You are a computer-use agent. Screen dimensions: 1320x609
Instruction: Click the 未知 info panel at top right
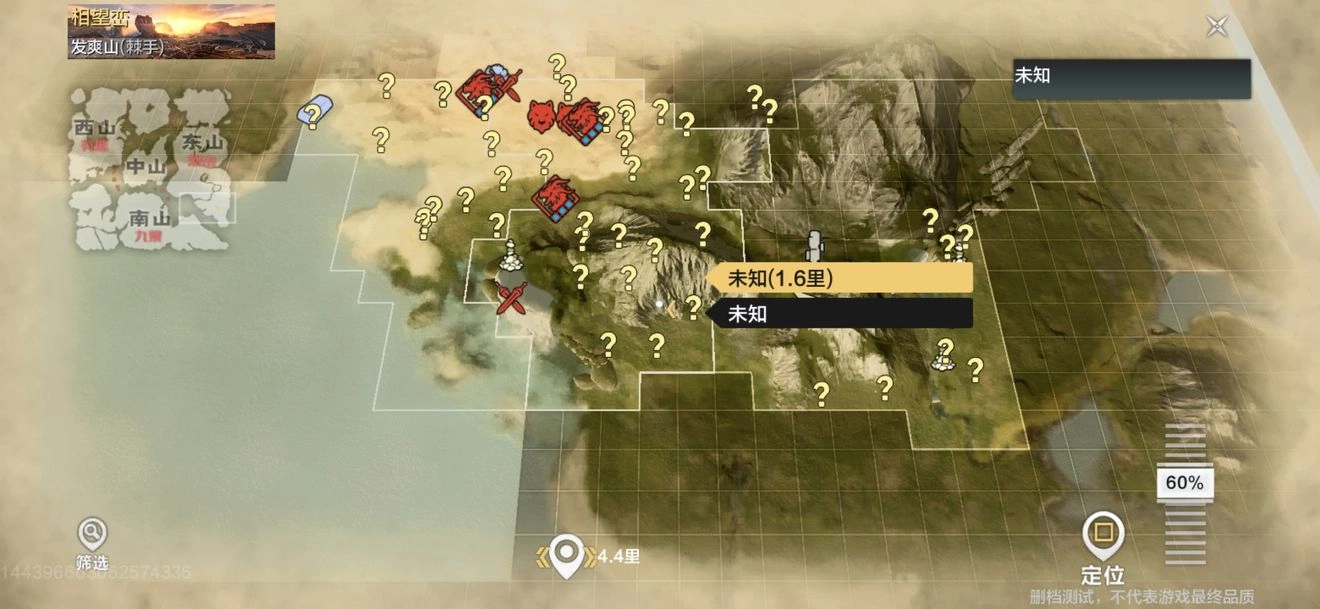pos(1131,79)
